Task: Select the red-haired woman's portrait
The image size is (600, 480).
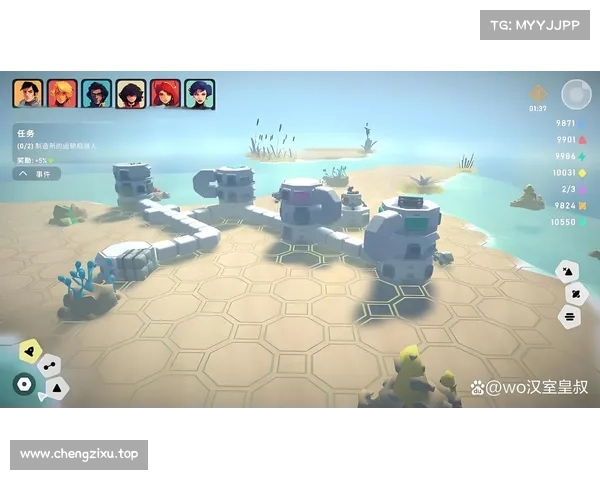Action: [165, 94]
